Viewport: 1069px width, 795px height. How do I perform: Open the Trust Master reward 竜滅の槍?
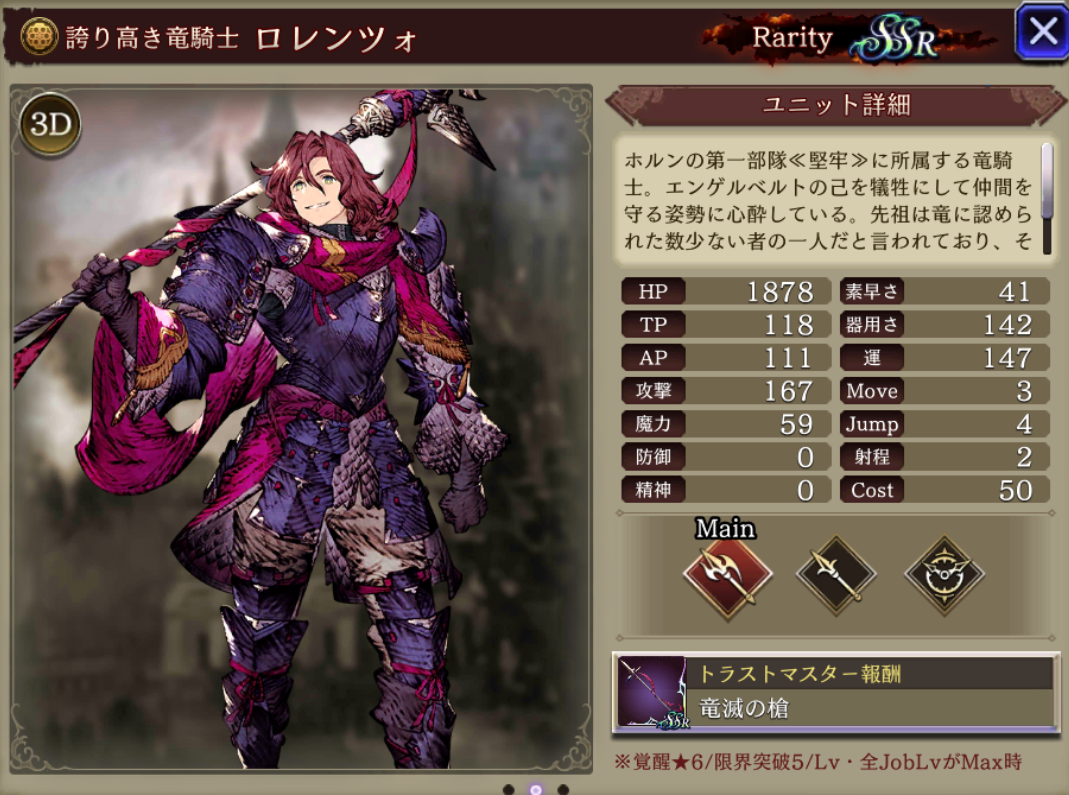click(x=835, y=691)
